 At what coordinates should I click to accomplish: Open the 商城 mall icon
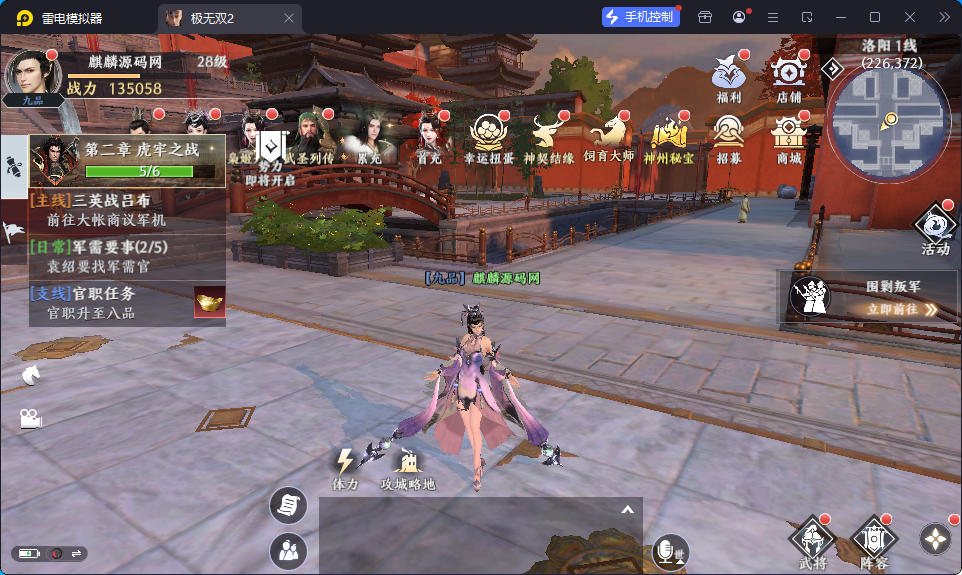click(x=789, y=134)
